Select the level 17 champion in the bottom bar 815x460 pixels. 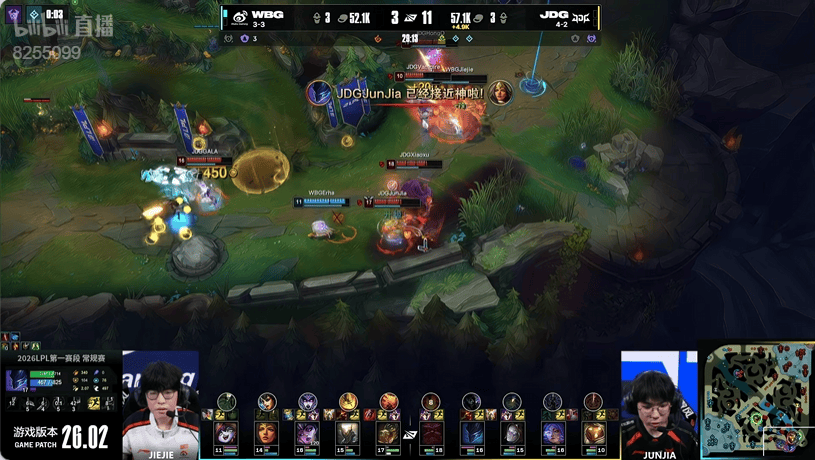389,435
